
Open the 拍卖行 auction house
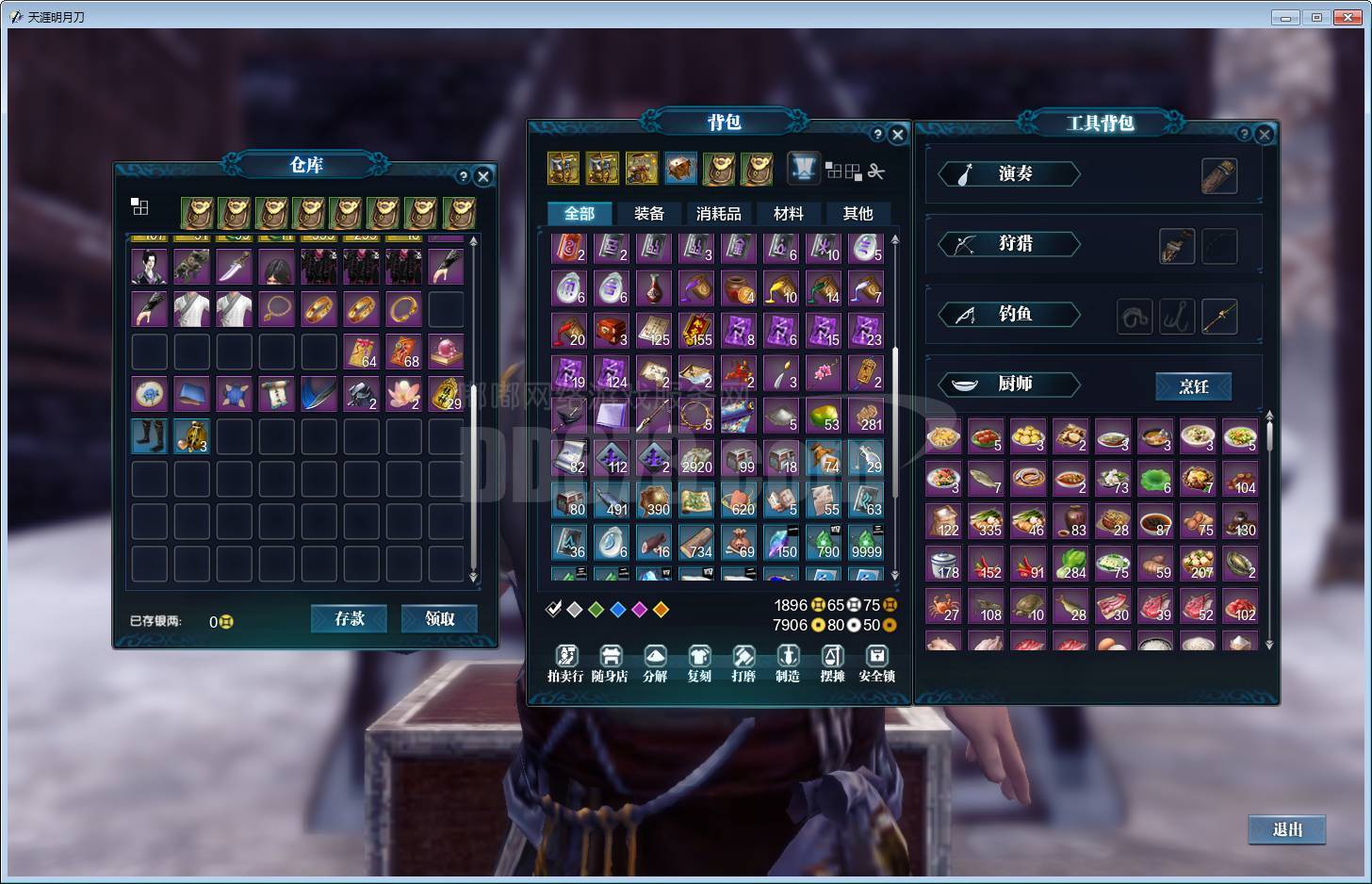(x=565, y=663)
